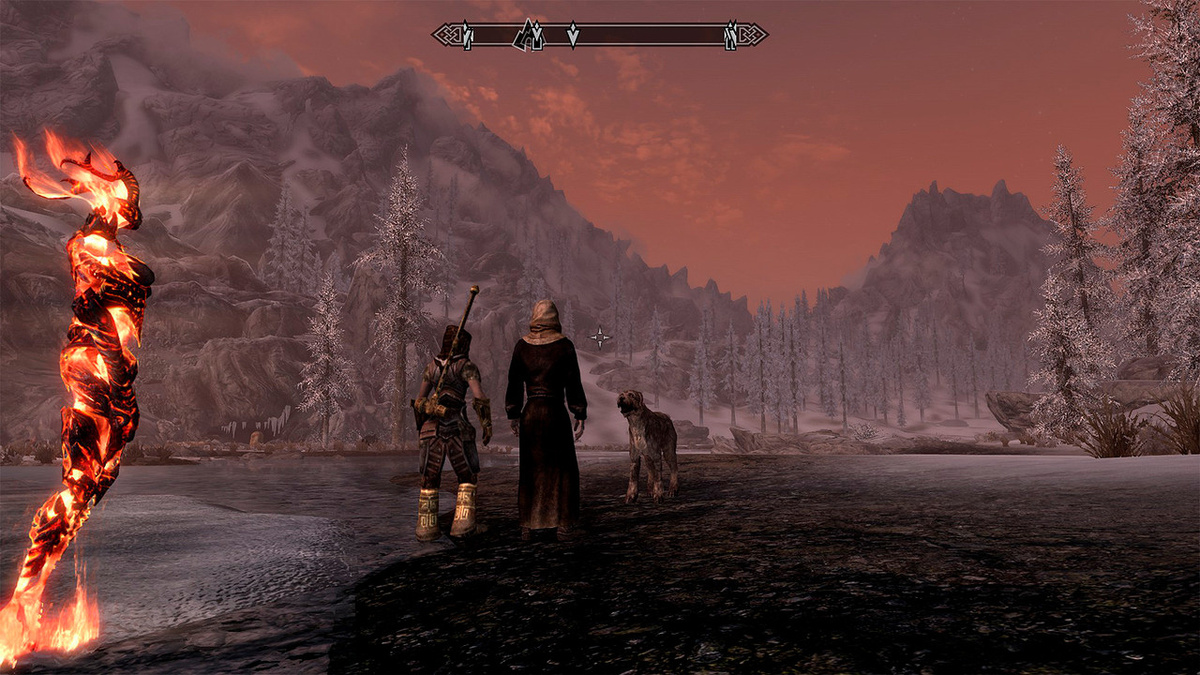Select the mountain location marker on the compass
The height and width of the screenshot is (675, 1200).
tap(528, 35)
